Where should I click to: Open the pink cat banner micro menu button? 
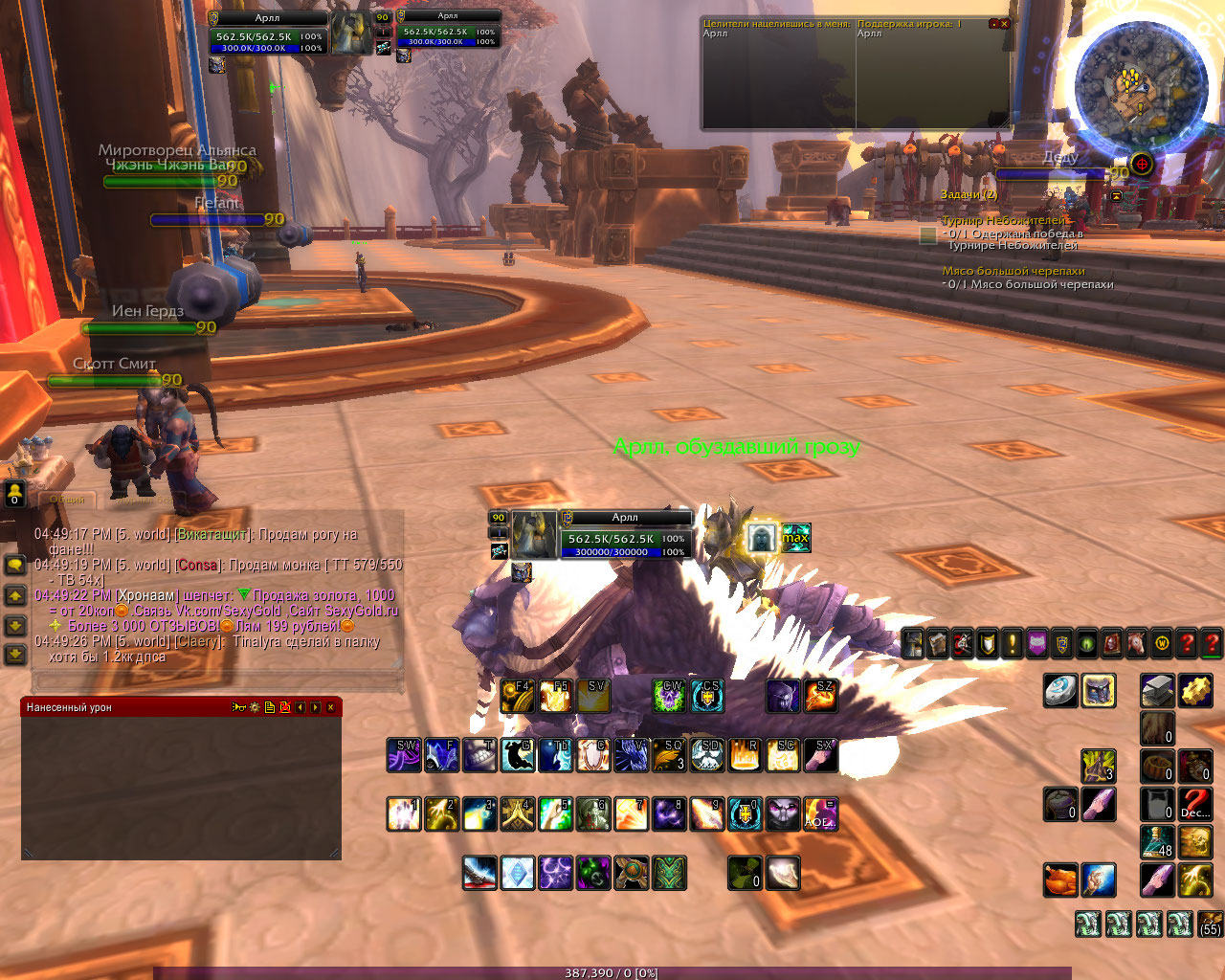[x=1037, y=643]
